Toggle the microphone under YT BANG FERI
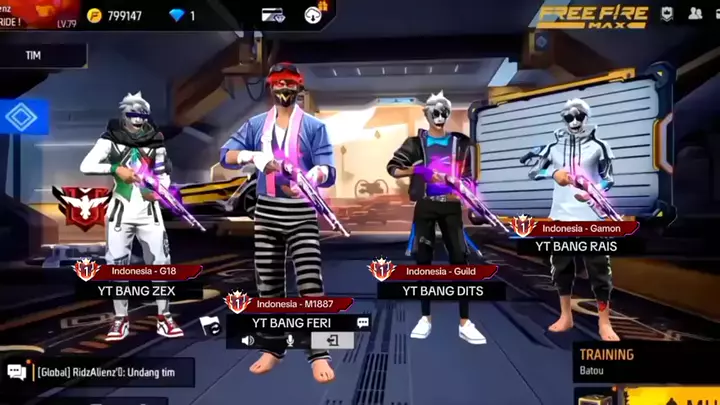Screen dimensions: 720x405 (x=290, y=341)
